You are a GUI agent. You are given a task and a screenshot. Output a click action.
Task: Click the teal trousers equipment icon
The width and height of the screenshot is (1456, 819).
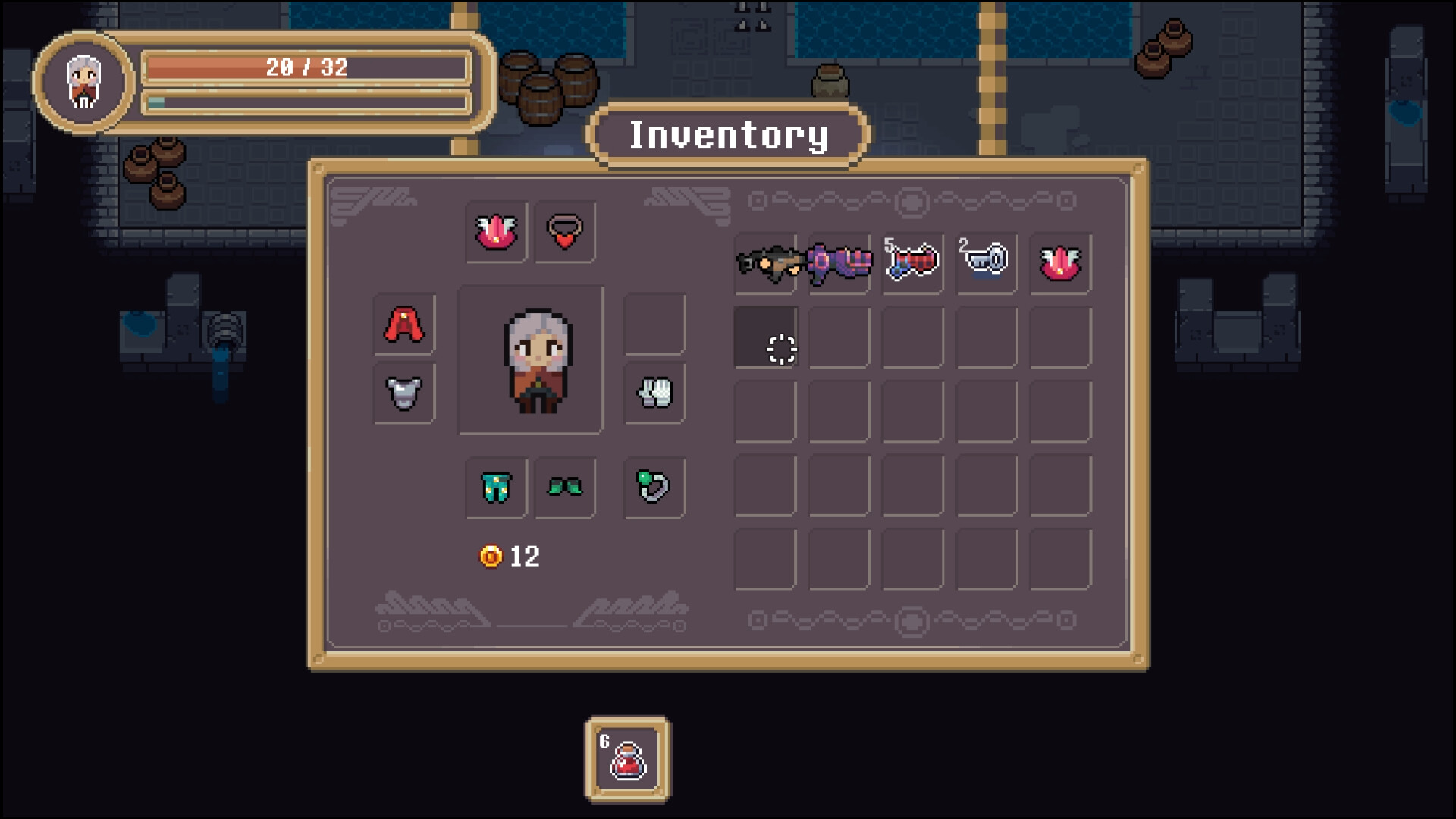click(x=496, y=489)
